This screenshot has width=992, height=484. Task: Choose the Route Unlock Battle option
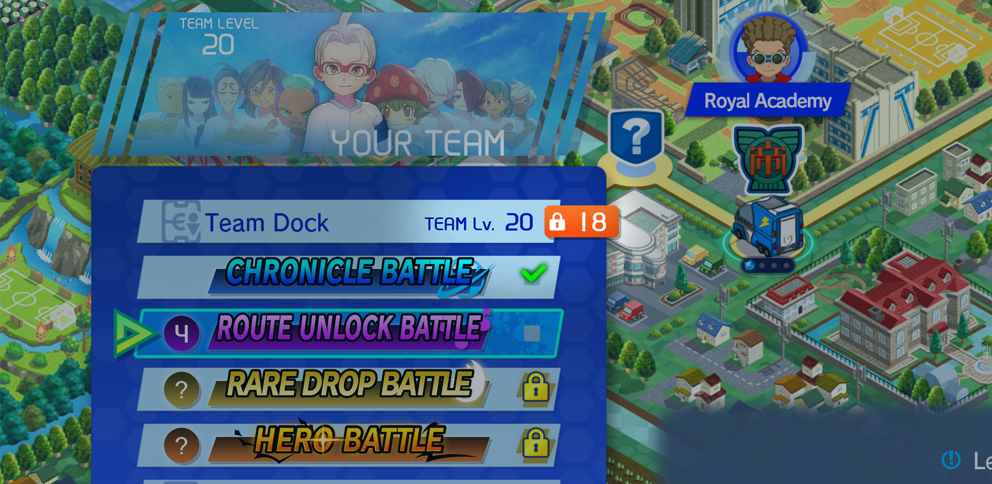click(x=348, y=332)
